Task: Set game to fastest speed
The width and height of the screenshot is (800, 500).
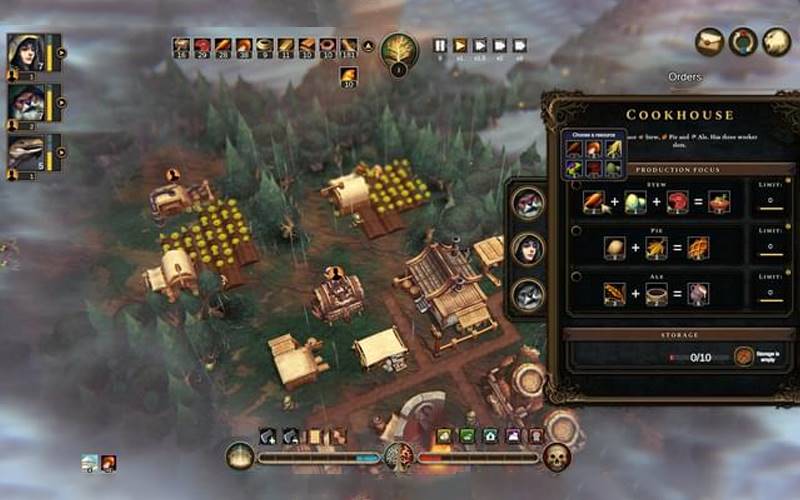Action: pos(520,45)
